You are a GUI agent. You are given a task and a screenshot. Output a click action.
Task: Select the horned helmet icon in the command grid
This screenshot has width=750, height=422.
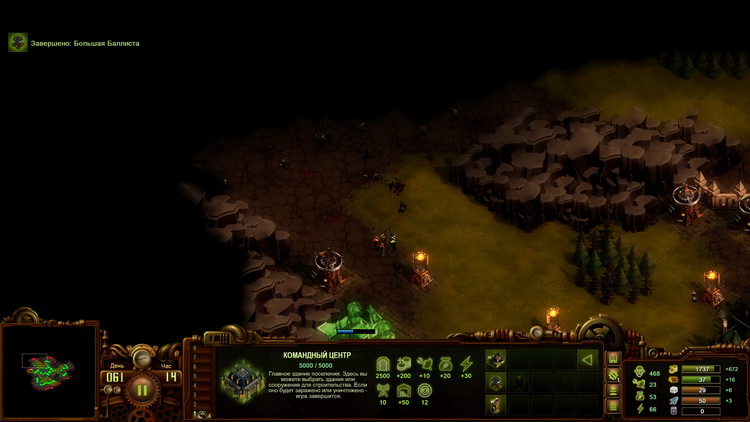tap(496, 381)
